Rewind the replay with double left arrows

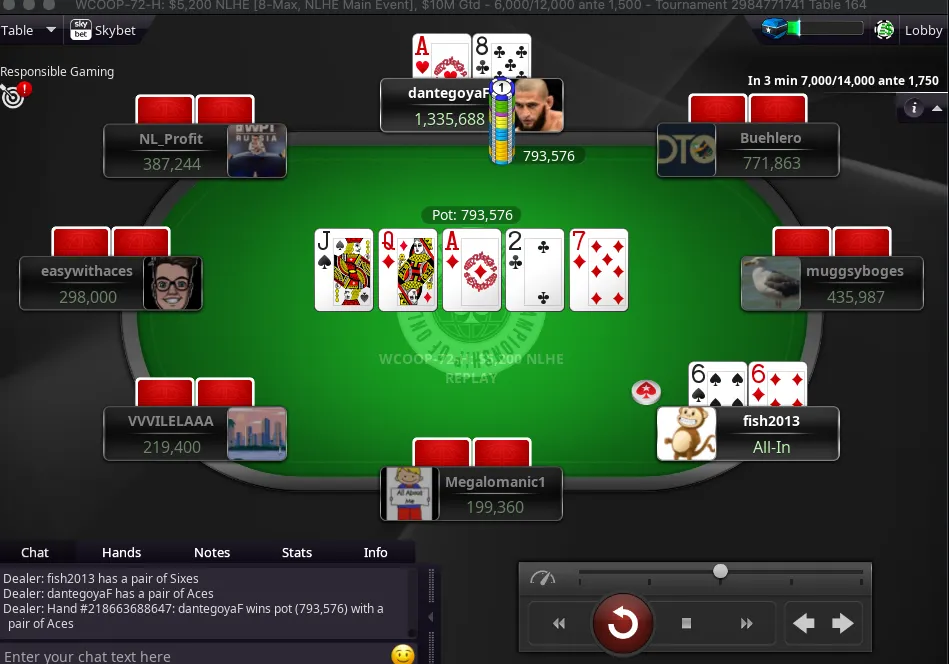tap(559, 624)
